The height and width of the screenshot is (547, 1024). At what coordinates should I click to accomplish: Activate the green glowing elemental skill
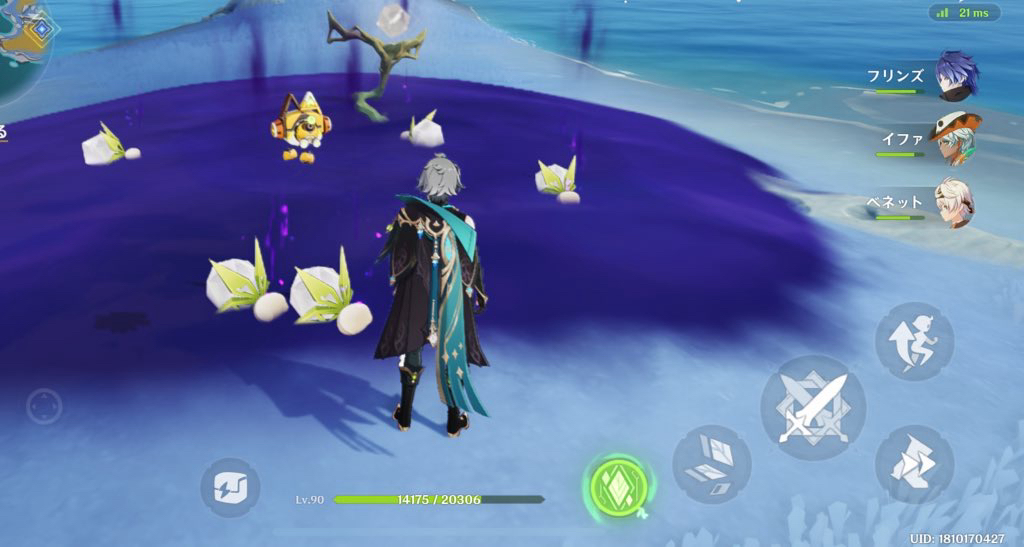[x=616, y=488]
